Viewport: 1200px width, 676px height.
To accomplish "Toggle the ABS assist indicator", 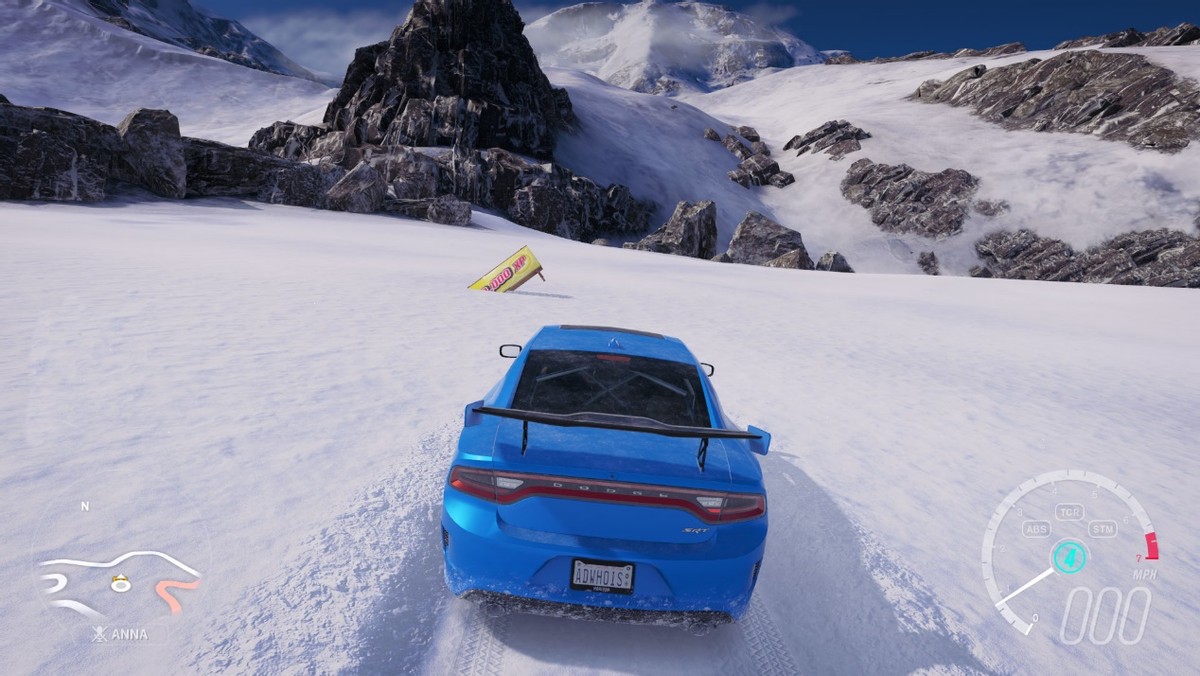I will 1037,530.
